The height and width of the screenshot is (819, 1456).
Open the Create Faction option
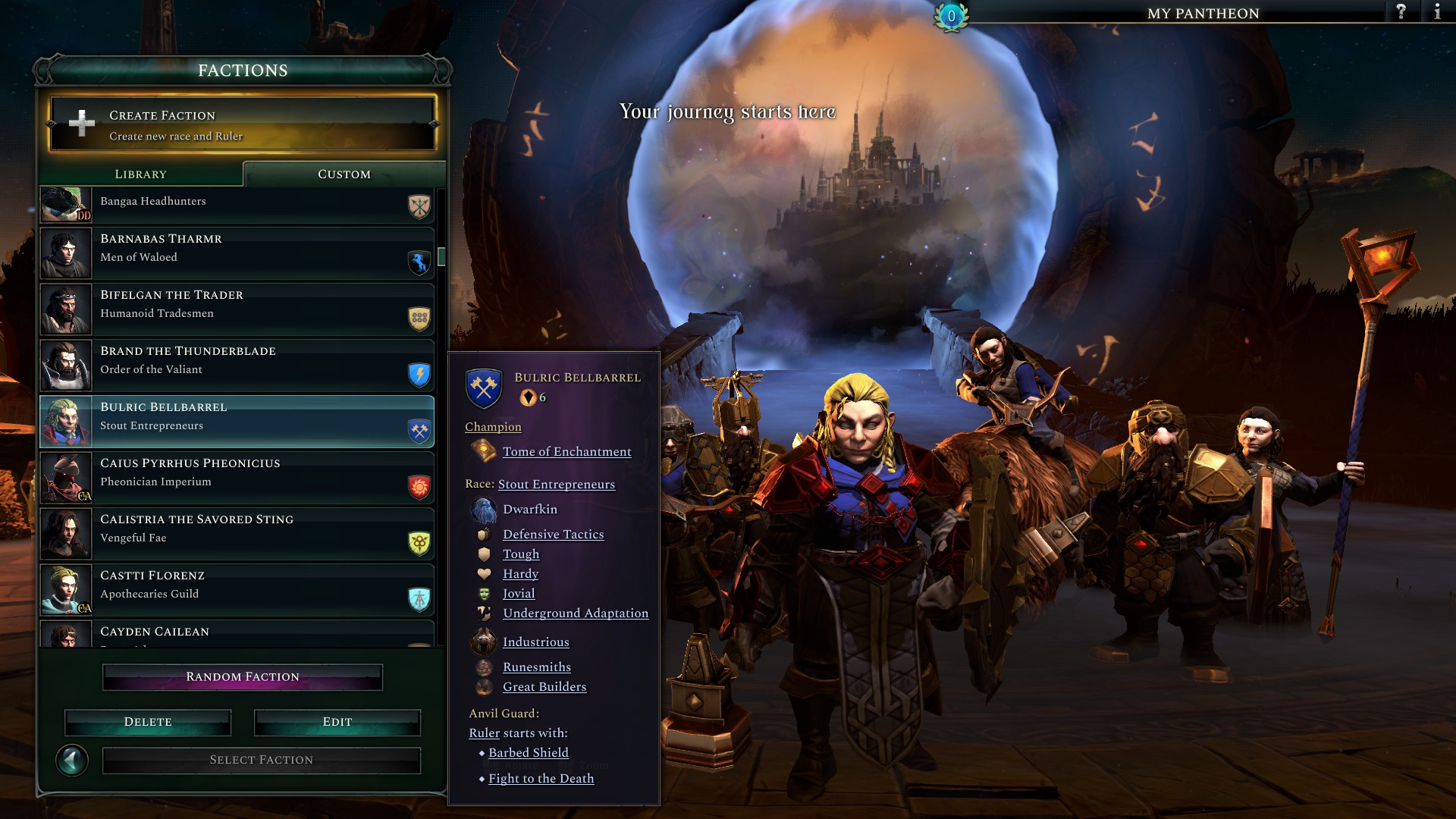pos(242,124)
